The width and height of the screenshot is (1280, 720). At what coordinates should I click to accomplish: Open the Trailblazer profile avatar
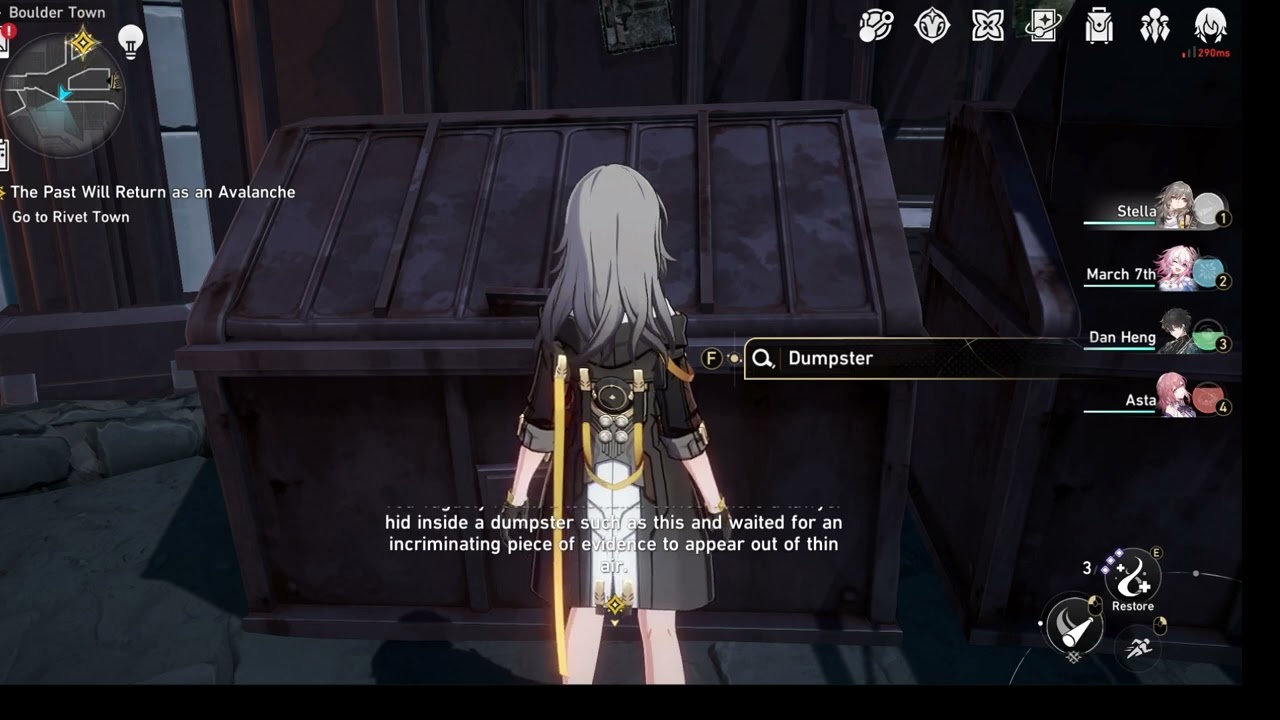click(1211, 26)
